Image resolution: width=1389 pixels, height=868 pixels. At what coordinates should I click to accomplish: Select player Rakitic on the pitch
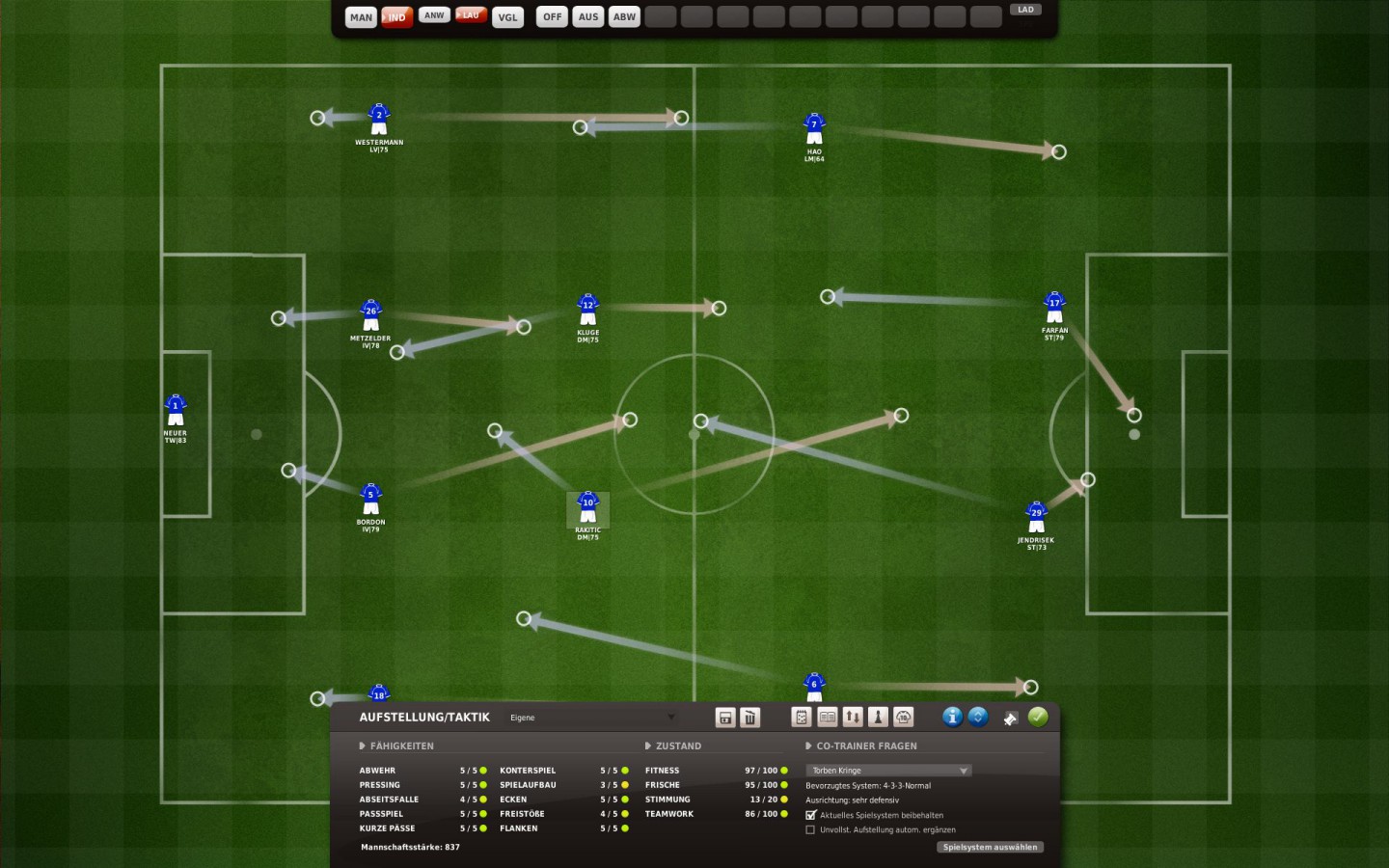pyautogui.click(x=588, y=503)
